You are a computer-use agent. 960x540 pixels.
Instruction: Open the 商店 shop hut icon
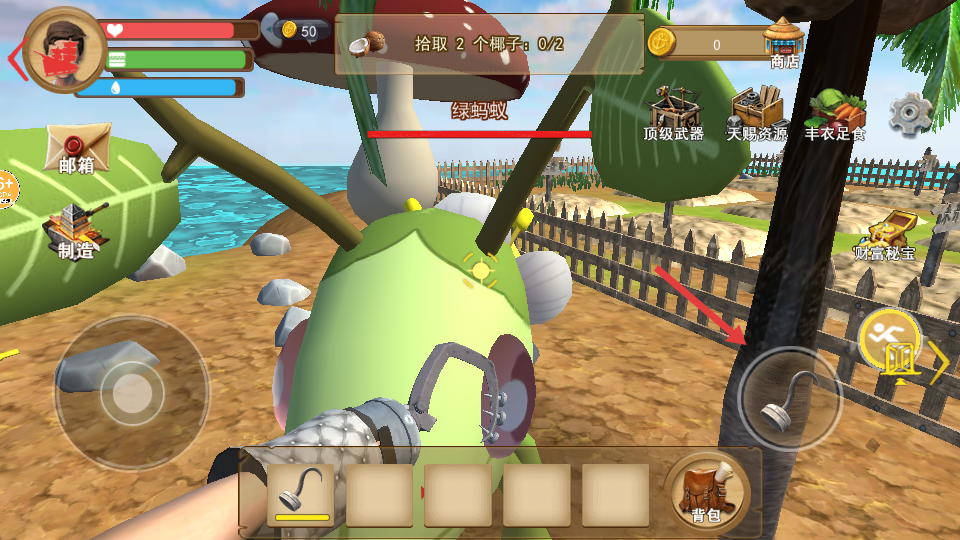(x=784, y=42)
